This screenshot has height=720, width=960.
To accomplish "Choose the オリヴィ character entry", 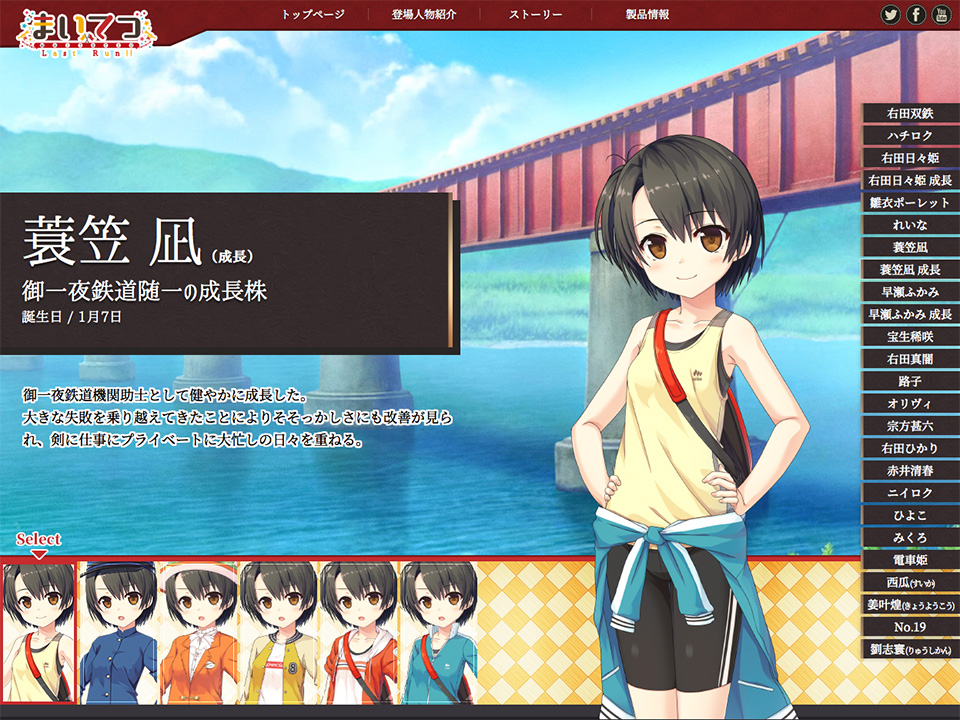I will pyautogui.click(x=910, y=404).
